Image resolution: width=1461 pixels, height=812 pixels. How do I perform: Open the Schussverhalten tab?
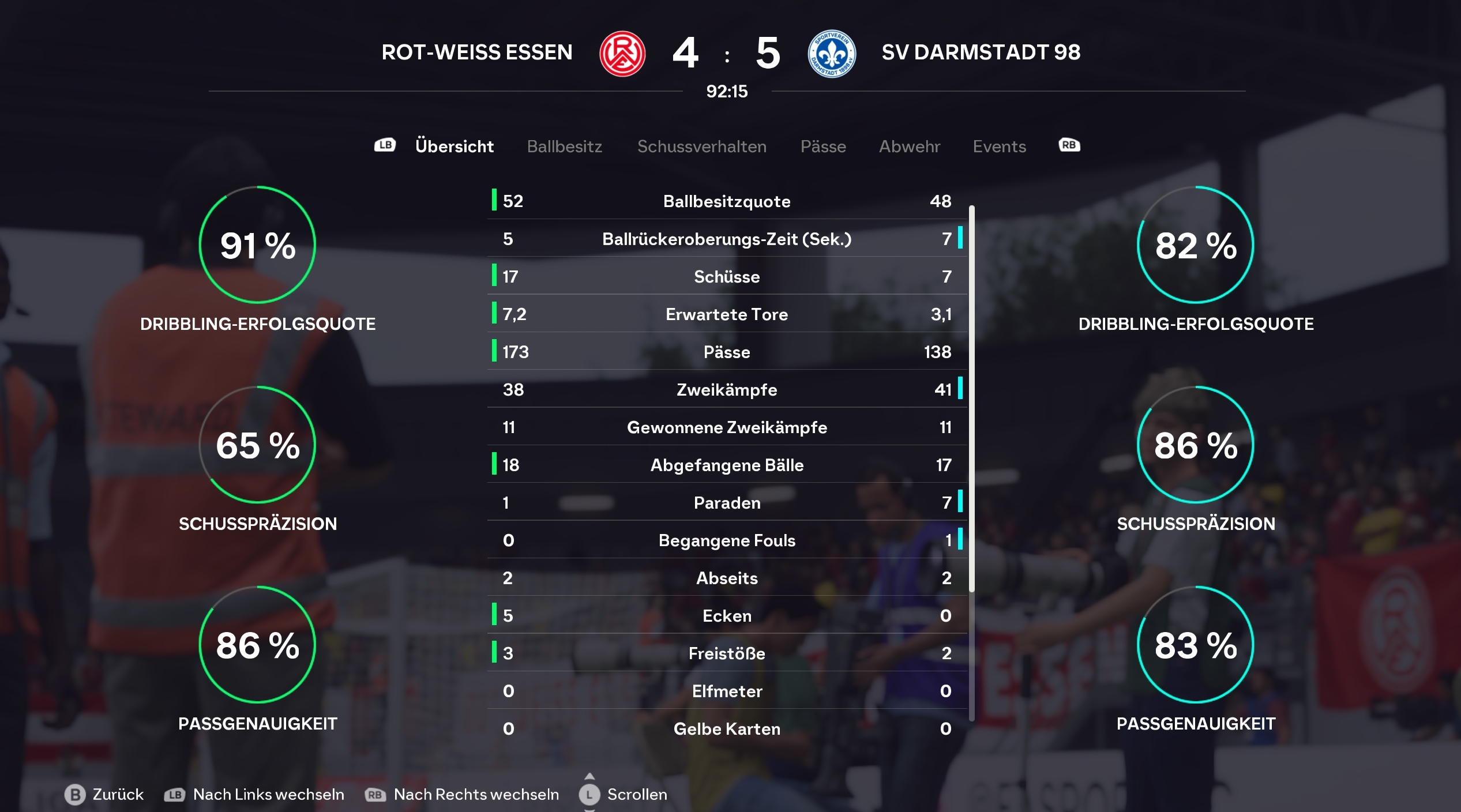701,146
